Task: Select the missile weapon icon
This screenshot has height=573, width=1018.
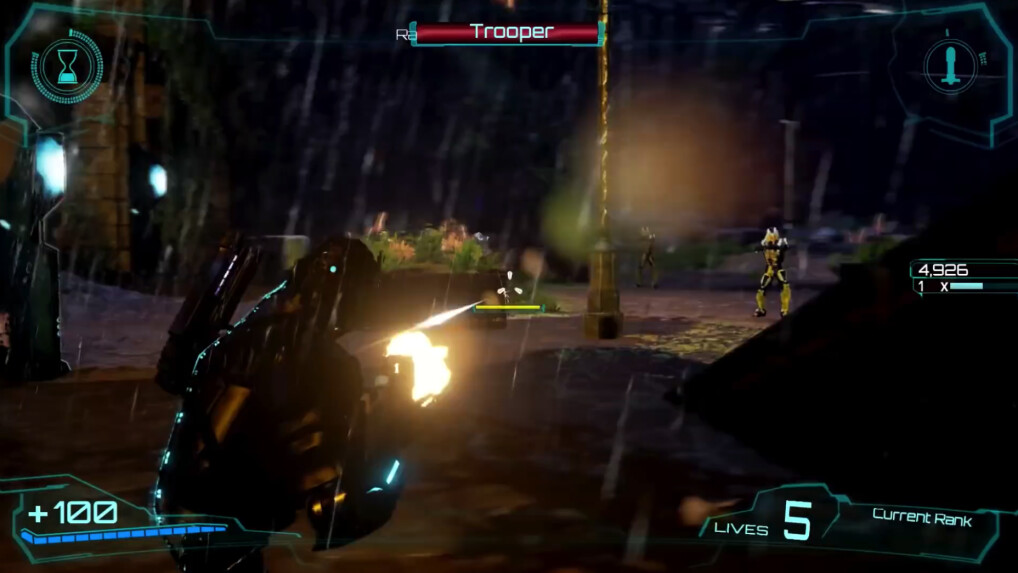Action: 951,65
